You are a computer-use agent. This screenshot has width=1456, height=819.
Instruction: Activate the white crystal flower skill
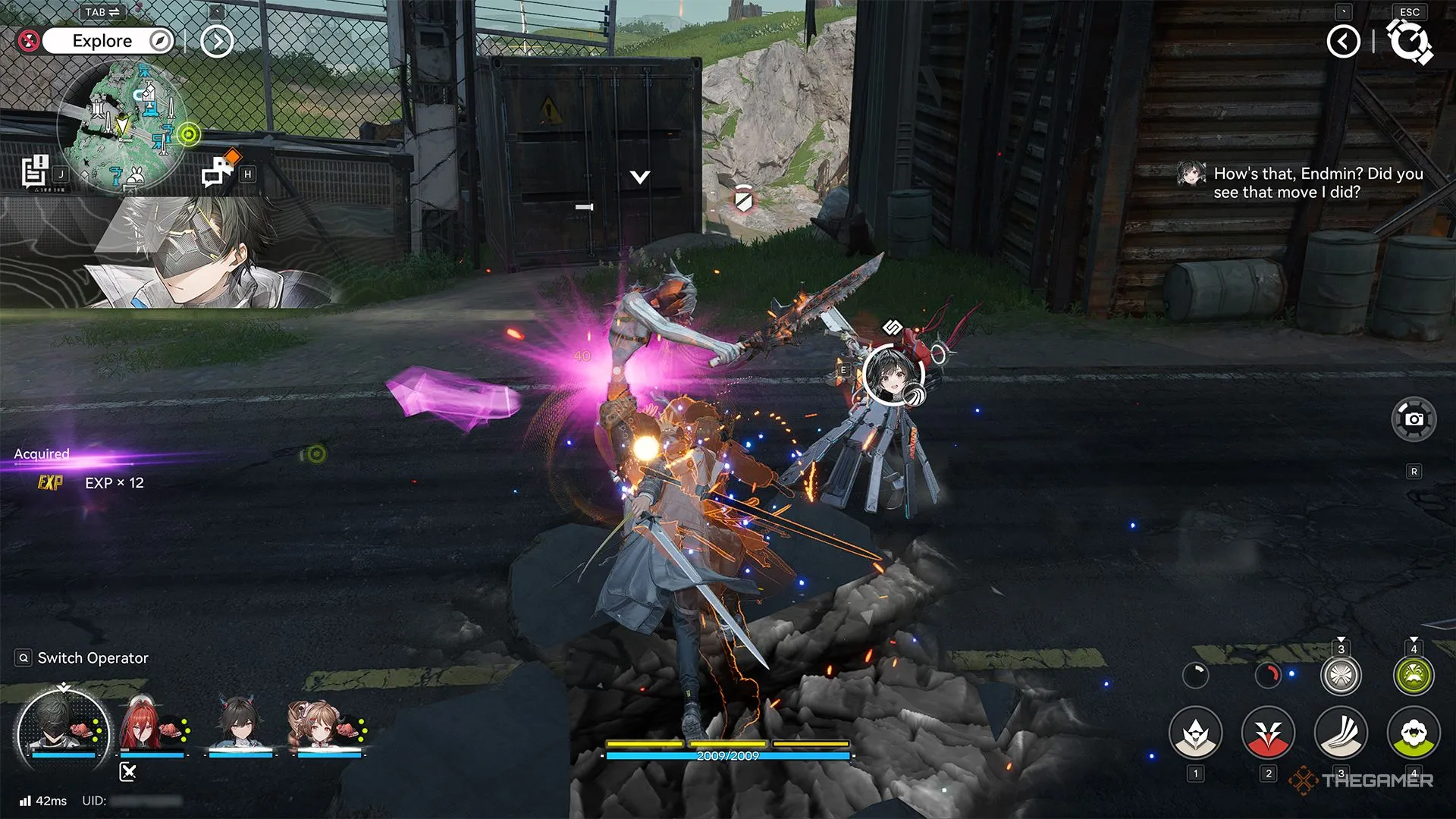(1195, 733)
